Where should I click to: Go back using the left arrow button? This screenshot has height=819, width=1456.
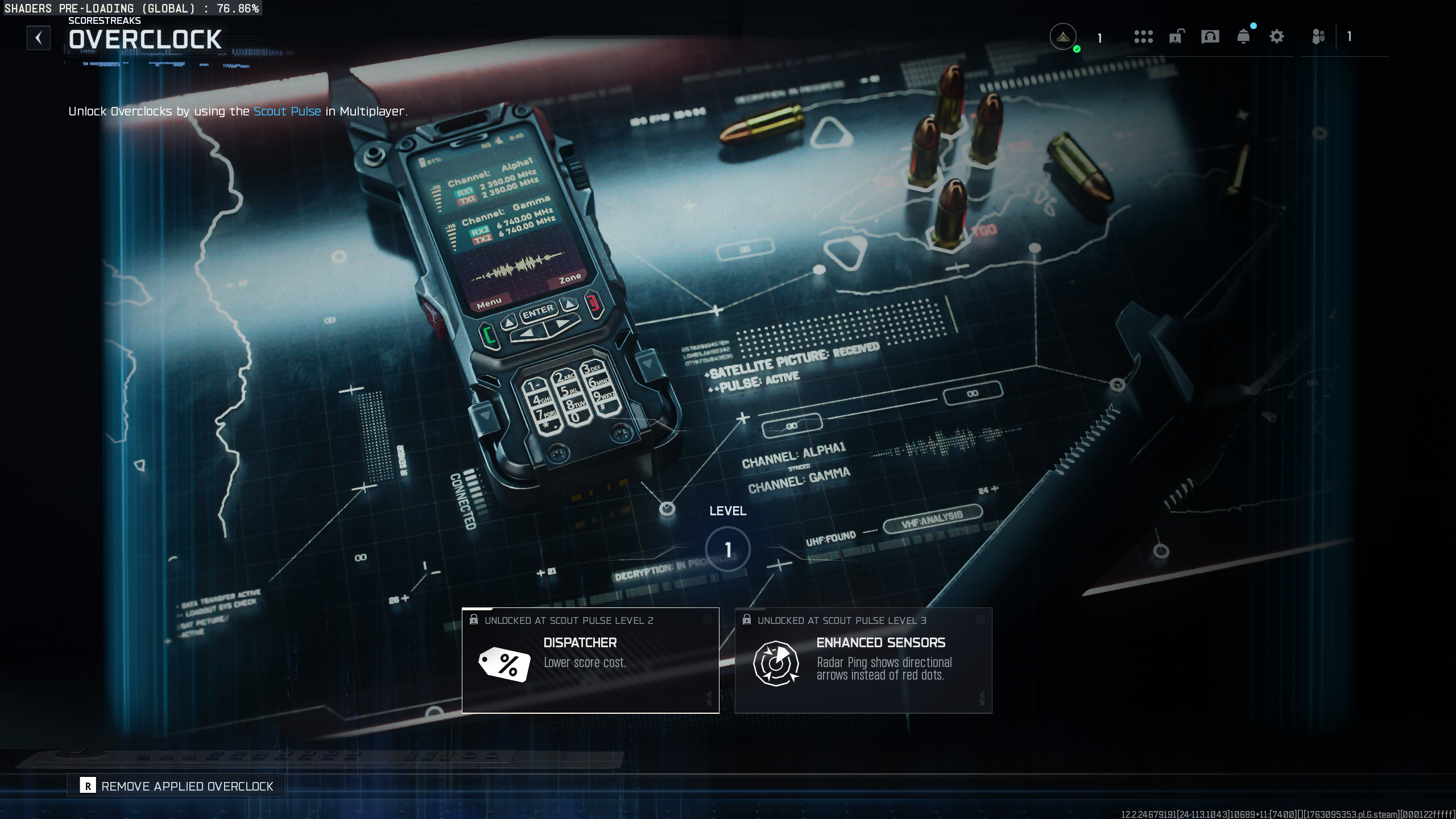(39, 38)
